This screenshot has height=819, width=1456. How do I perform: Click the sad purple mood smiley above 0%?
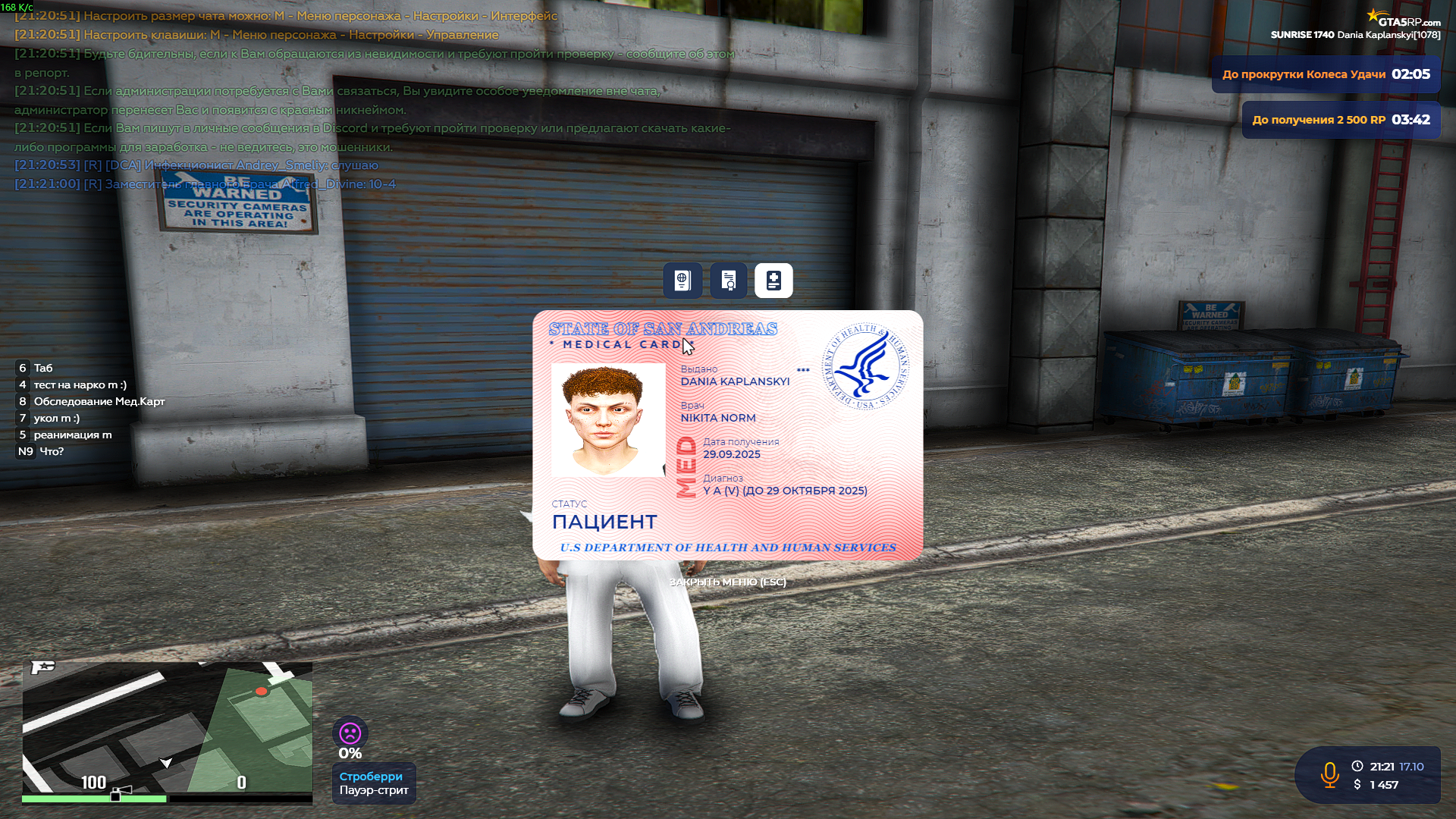350,730
